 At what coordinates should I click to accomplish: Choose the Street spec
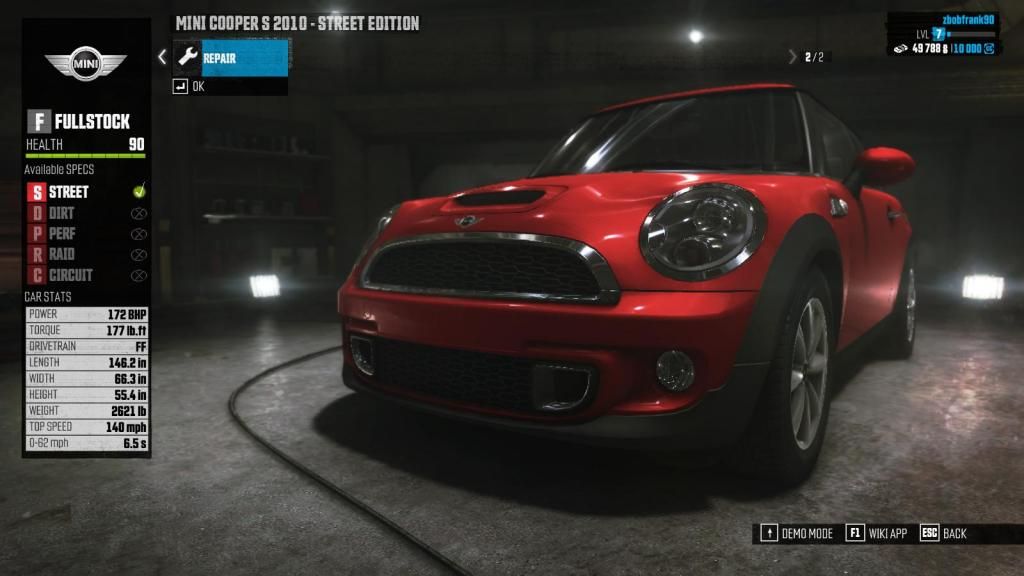70,191
